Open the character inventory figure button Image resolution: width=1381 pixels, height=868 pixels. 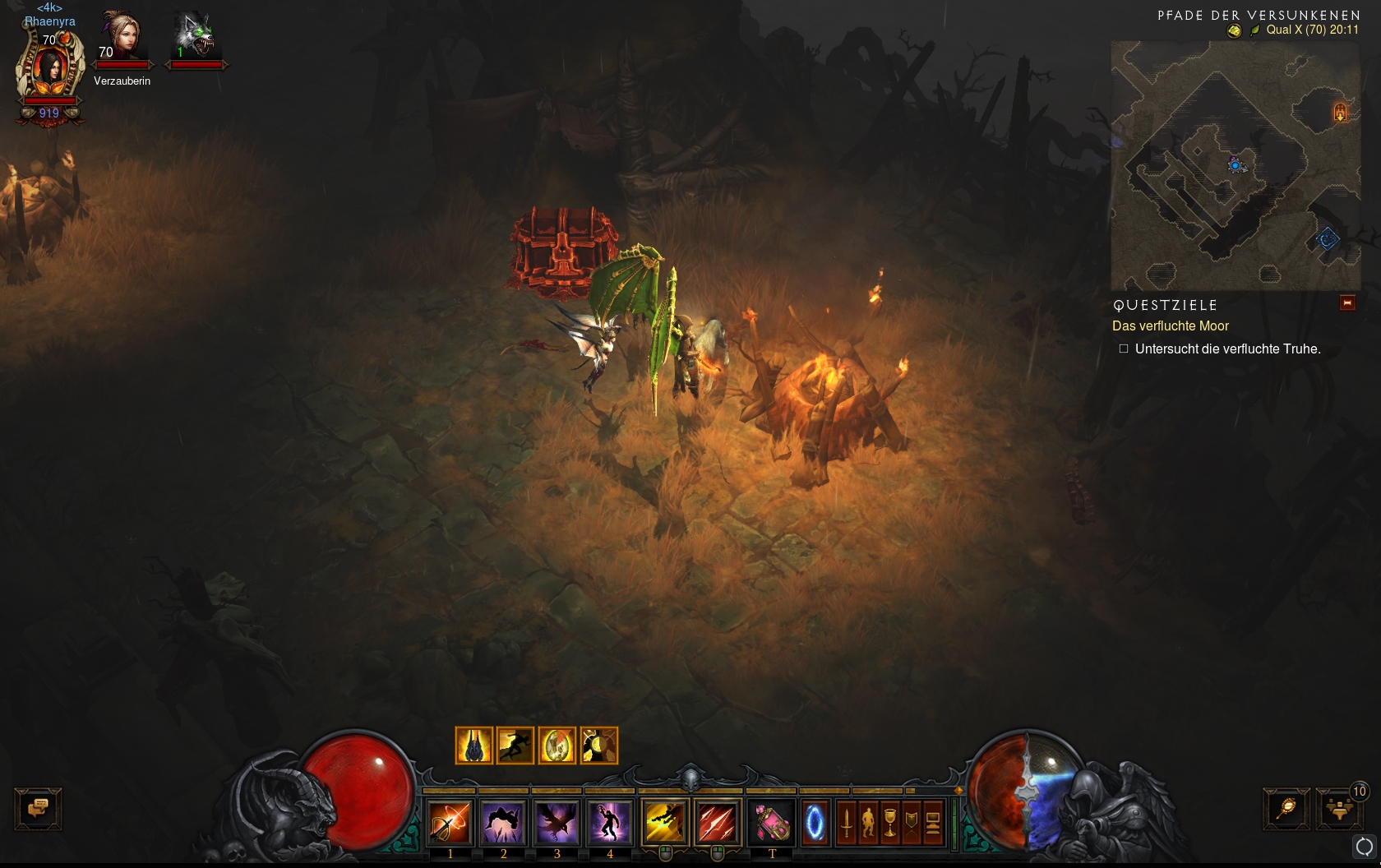point(868,821)
